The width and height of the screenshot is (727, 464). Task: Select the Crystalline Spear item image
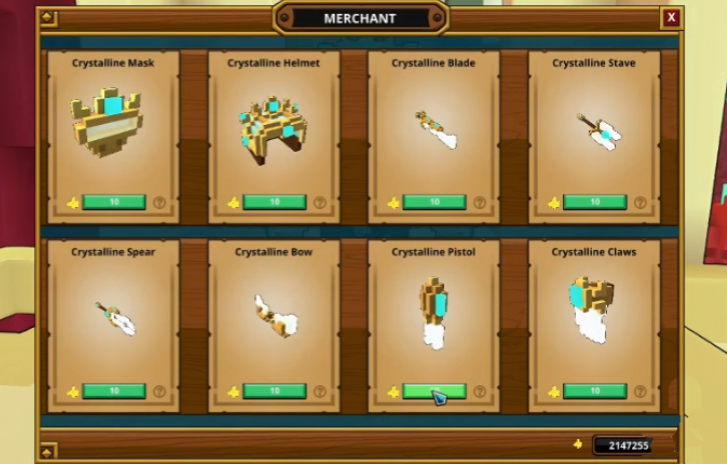(116, 317)
